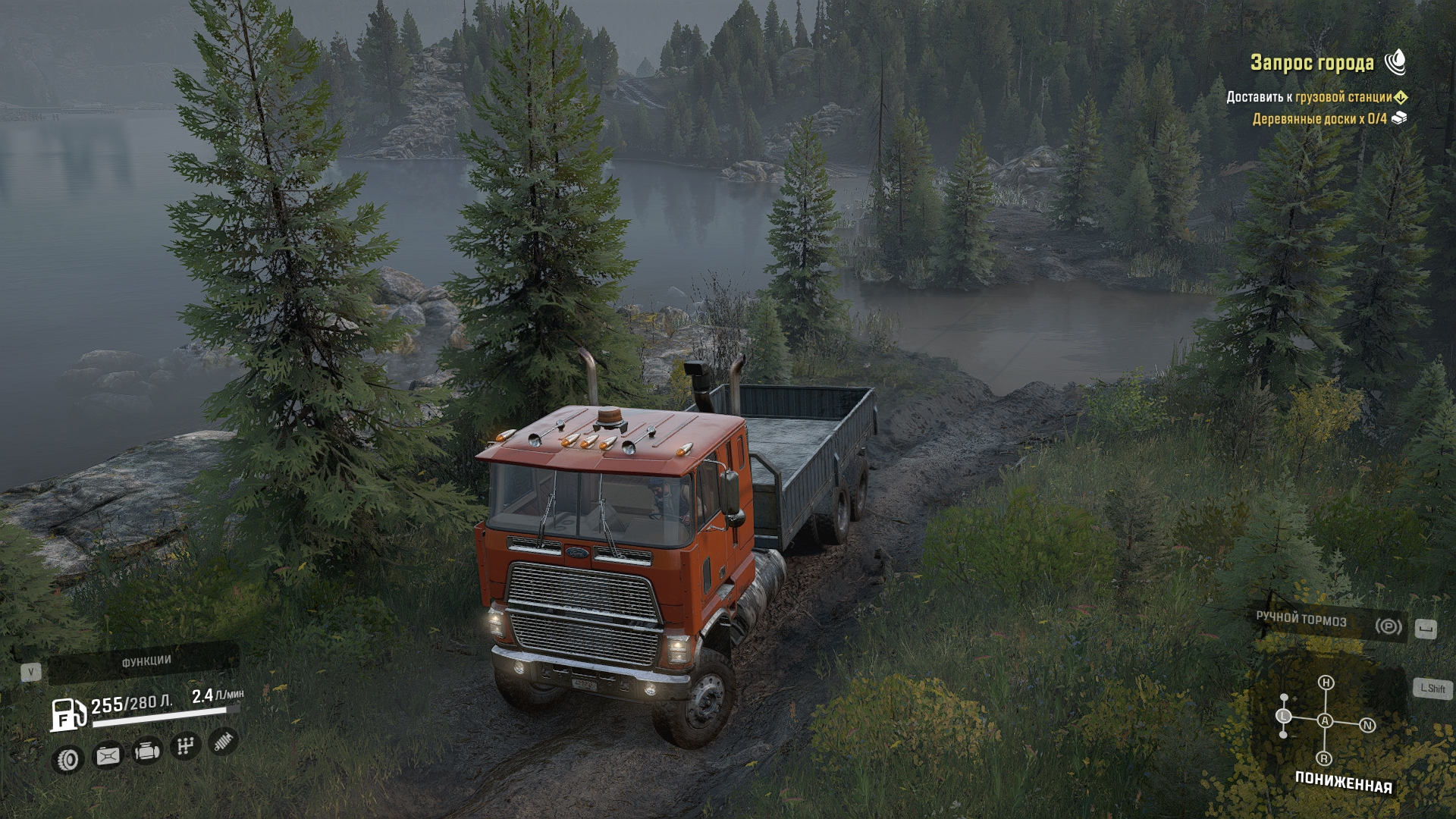Switch gearbox to N neutral
The height and width of the screenshot is (819, 1456).
click(x=1368, y=726)
